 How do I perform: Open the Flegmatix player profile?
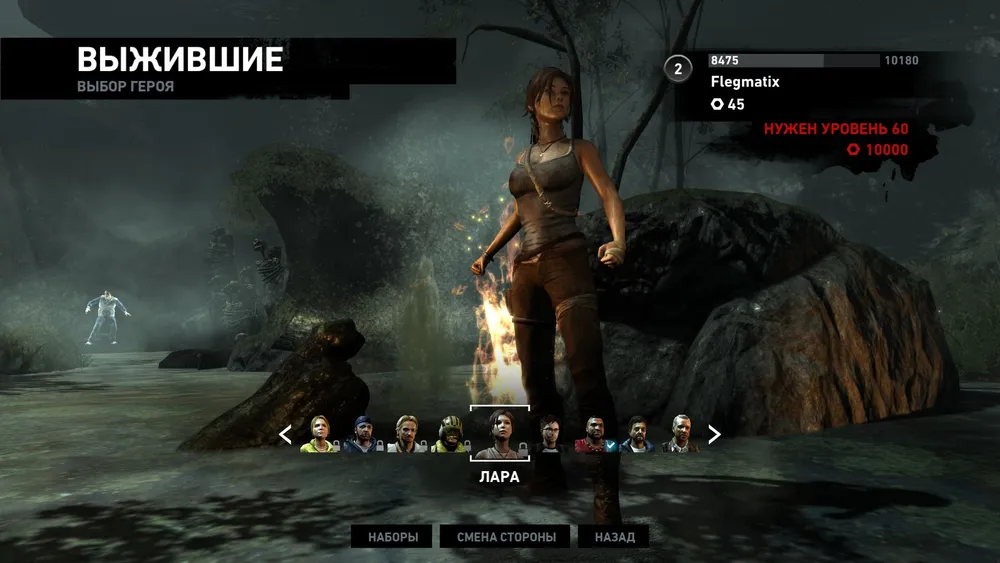[x=745, y=82]
